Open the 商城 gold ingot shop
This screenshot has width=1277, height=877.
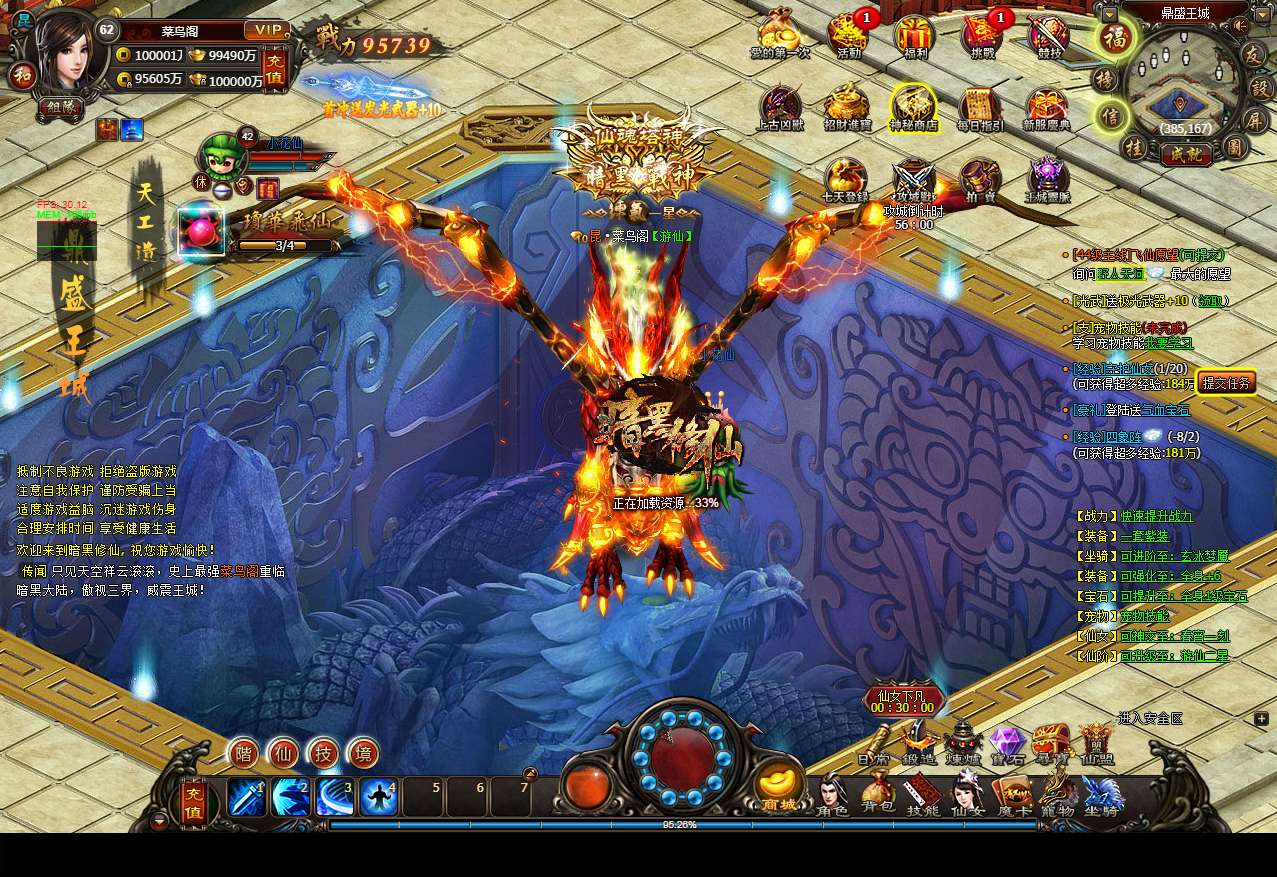[x=779, y=787]
